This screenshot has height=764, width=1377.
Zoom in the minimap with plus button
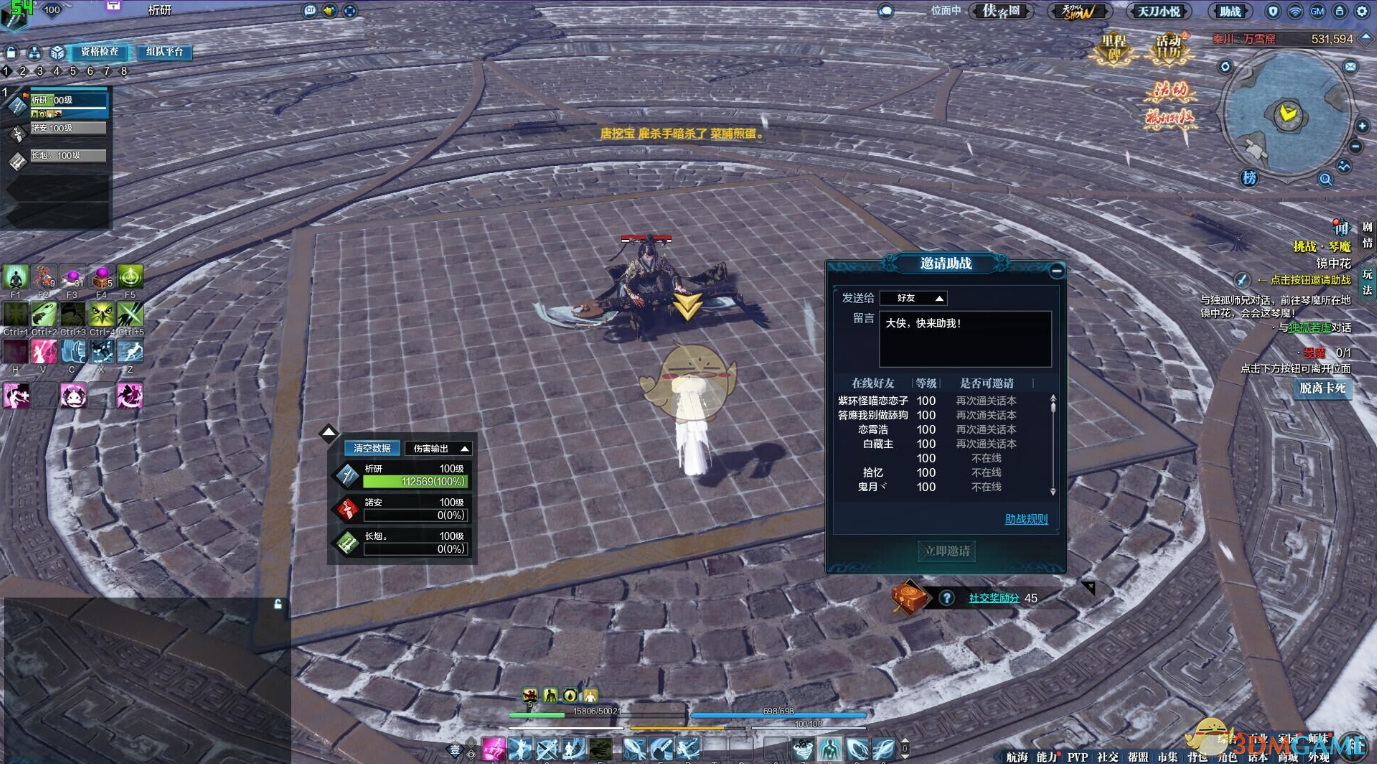pos(1361,127)
